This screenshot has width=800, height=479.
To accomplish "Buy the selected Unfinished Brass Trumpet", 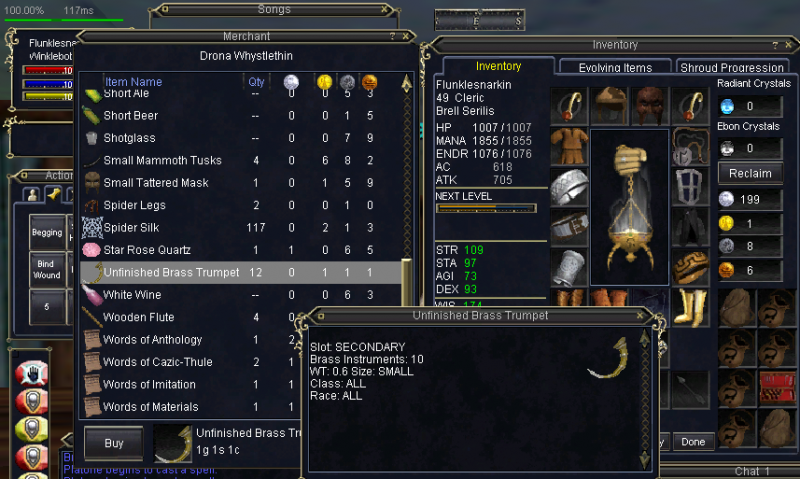I will 113,443.
